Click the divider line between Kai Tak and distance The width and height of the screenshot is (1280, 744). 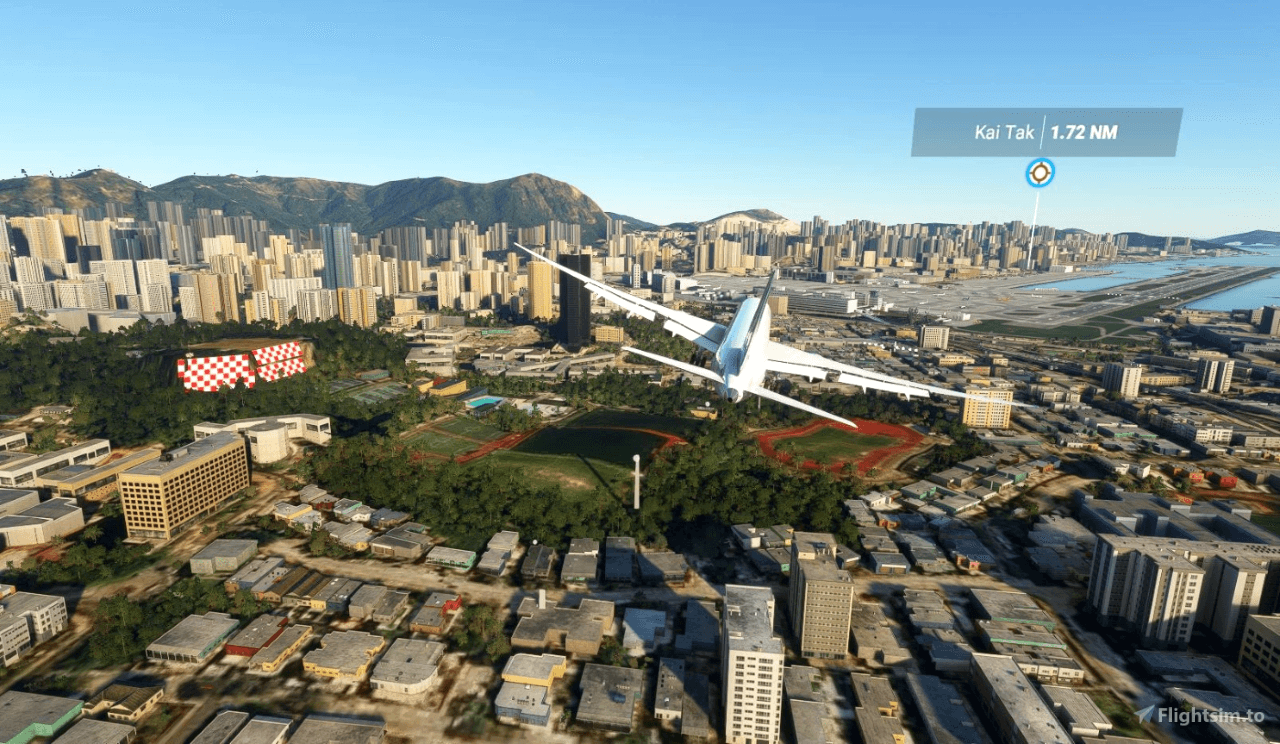1042,130
